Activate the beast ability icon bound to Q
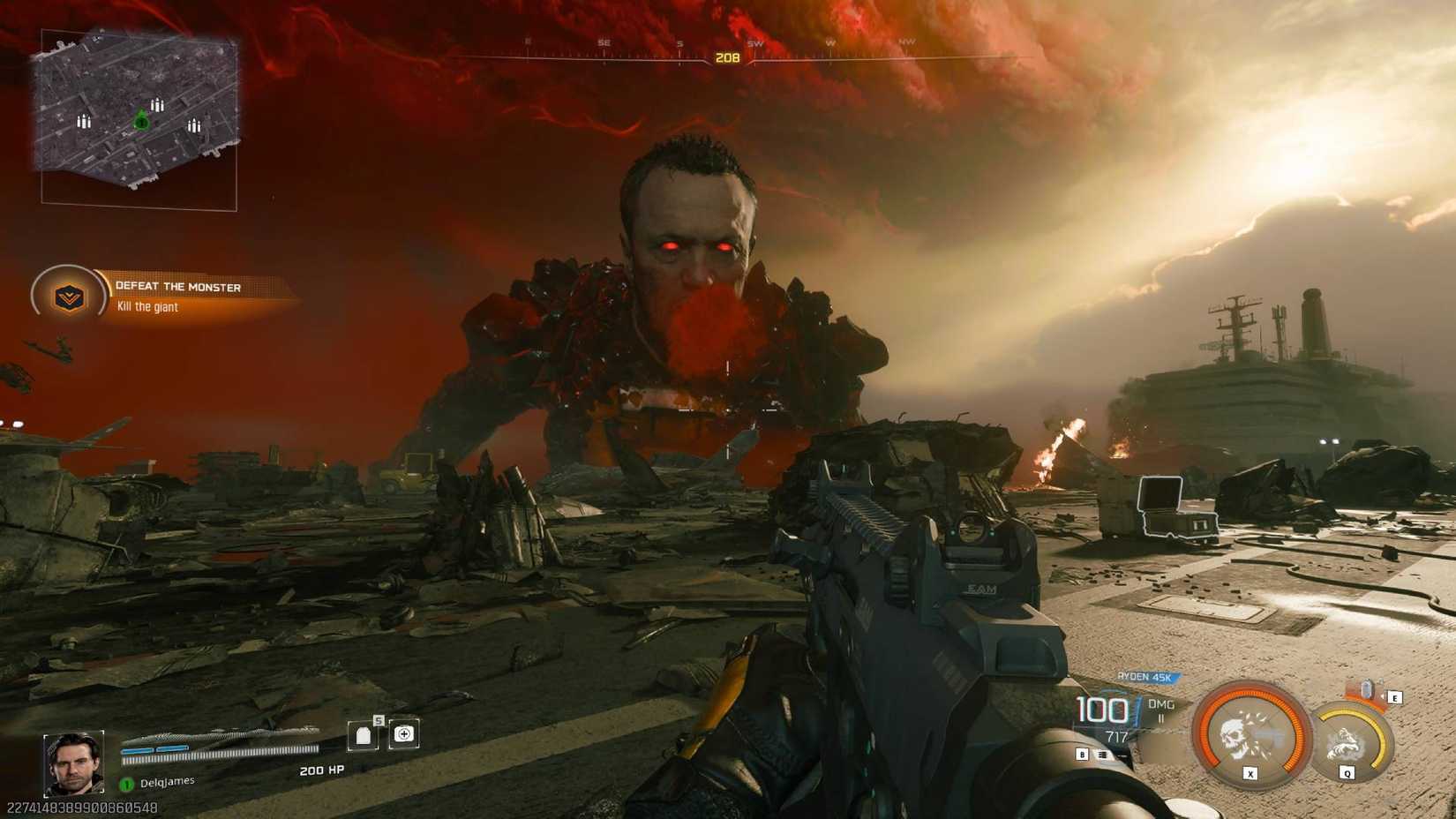The image size is (1456, 819). [1346, 740]
